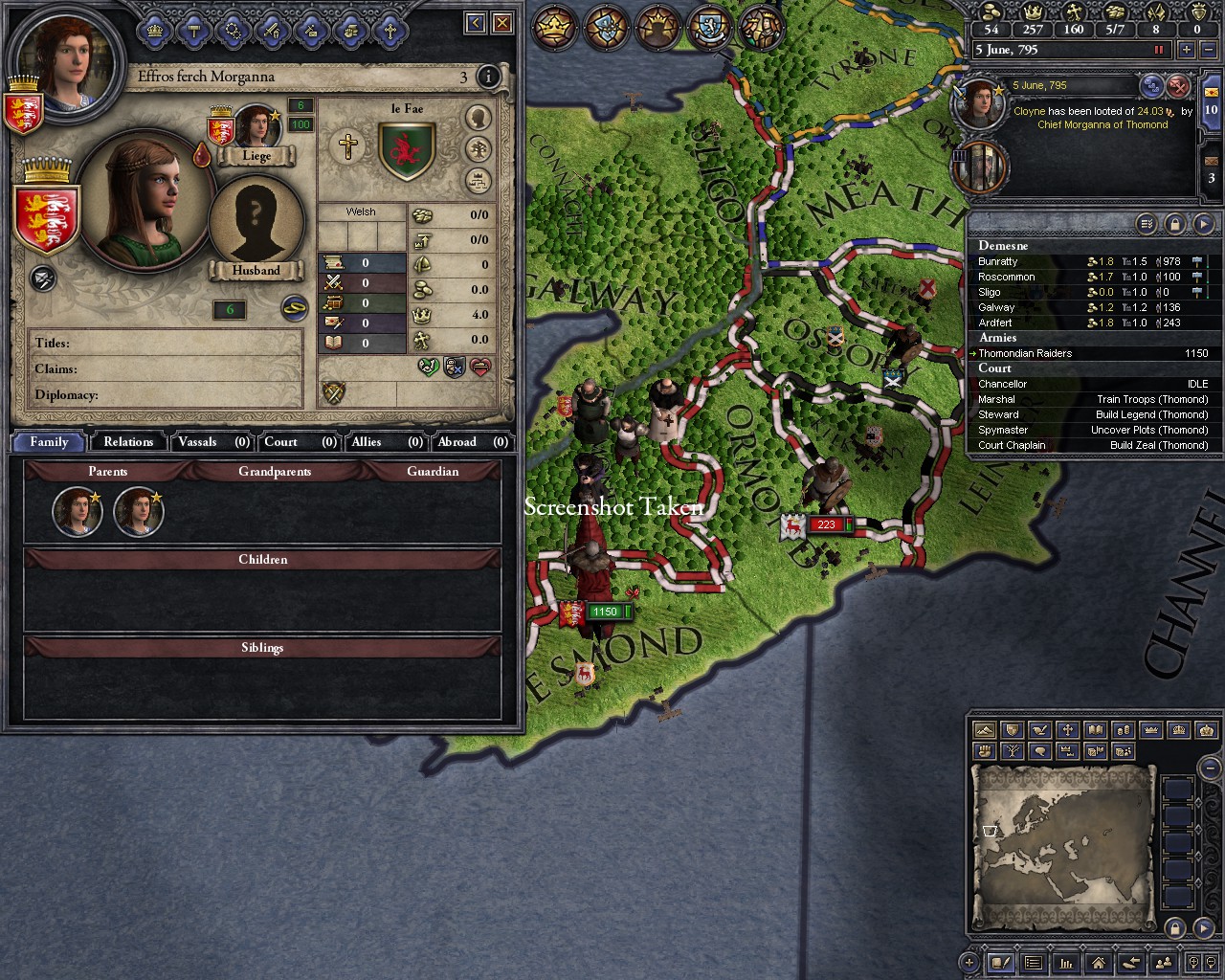Image resolution: width=1225 pixels, height=980 pixels.
Task: Click the empty Husband portrait slot
Action: 256,220
